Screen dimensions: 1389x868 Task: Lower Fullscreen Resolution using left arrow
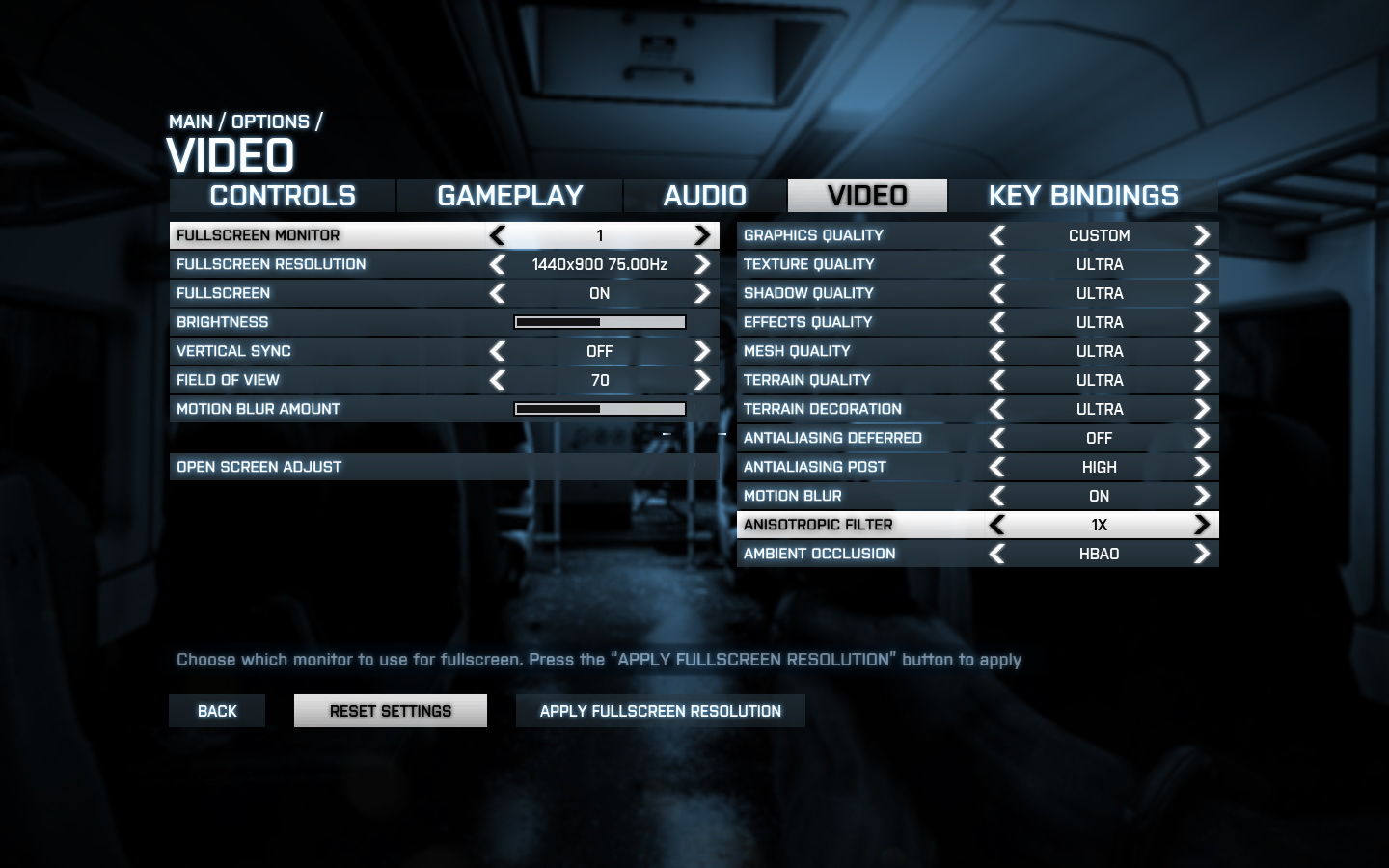[x=498, y=264]
